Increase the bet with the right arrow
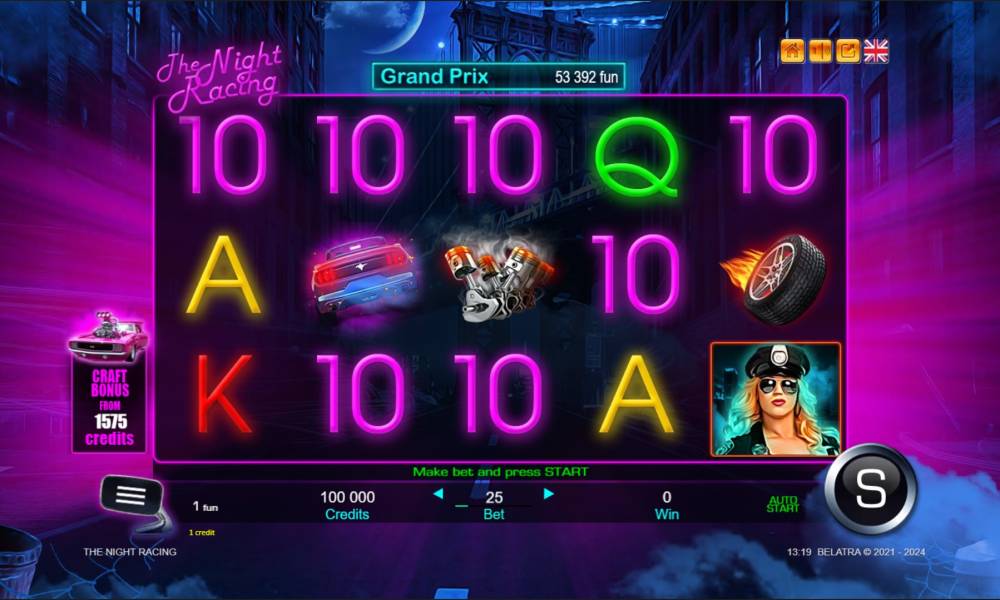 [x=548, y=494]
